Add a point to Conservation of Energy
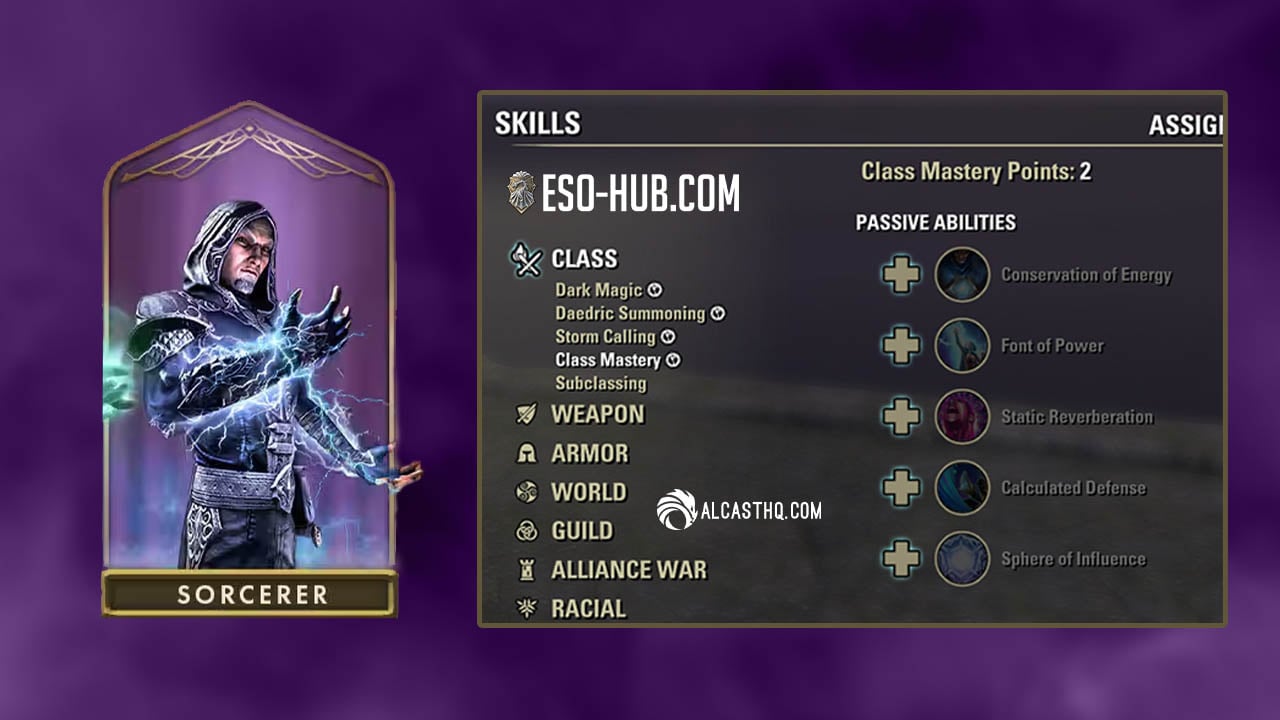The width and height of the screenshot is (1280, 720). [x=900, y=275]
